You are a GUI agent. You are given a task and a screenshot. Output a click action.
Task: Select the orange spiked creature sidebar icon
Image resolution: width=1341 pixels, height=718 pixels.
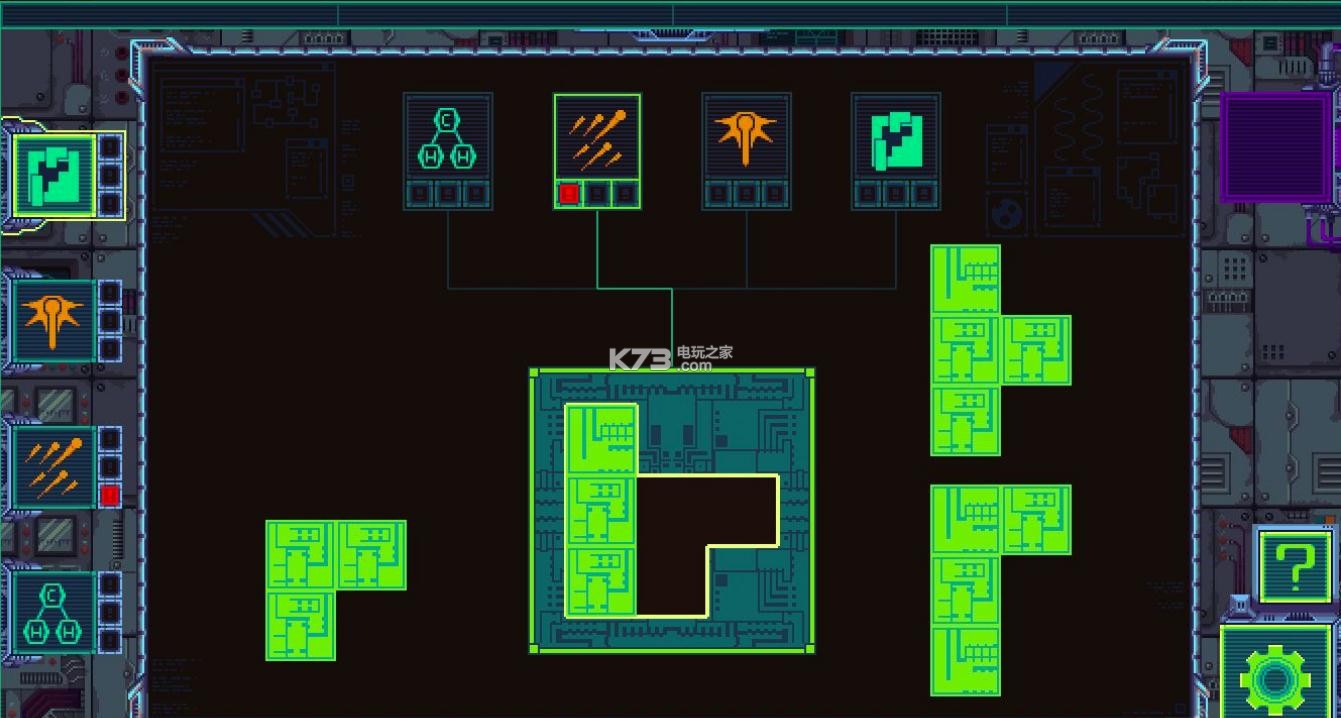pos(54,320)
